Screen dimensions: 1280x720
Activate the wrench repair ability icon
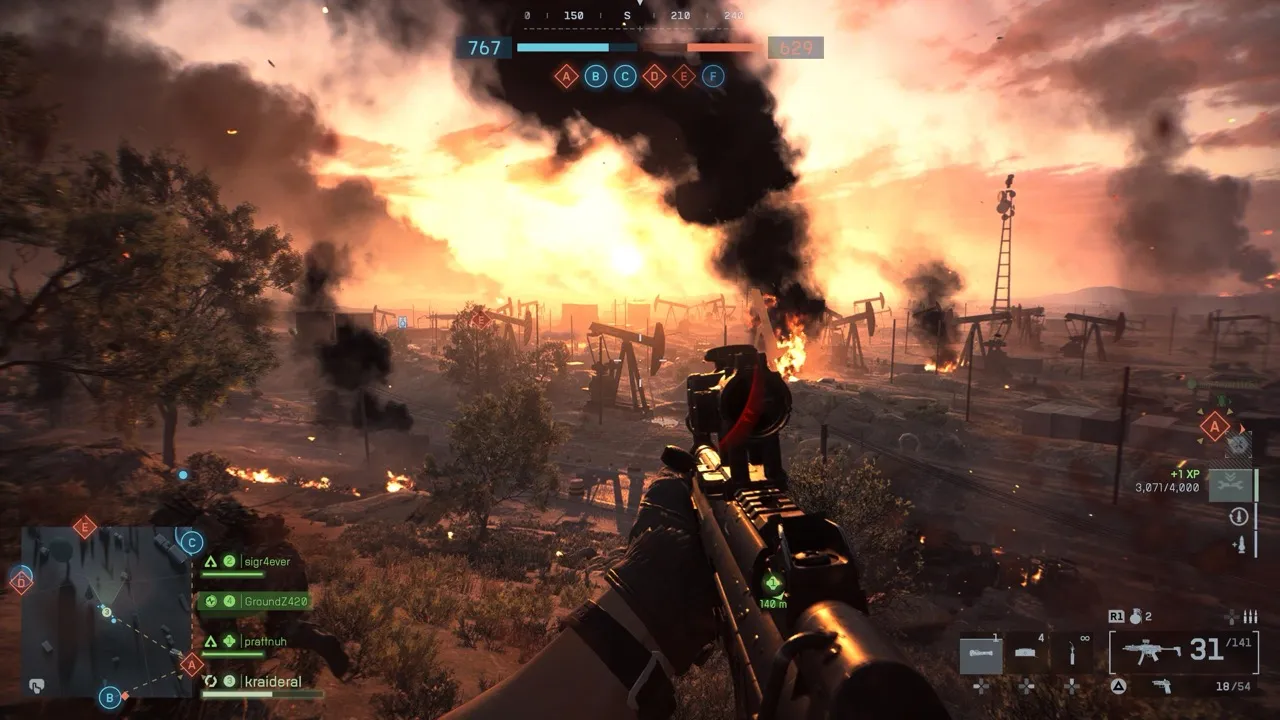click(x=1229, y=484)
